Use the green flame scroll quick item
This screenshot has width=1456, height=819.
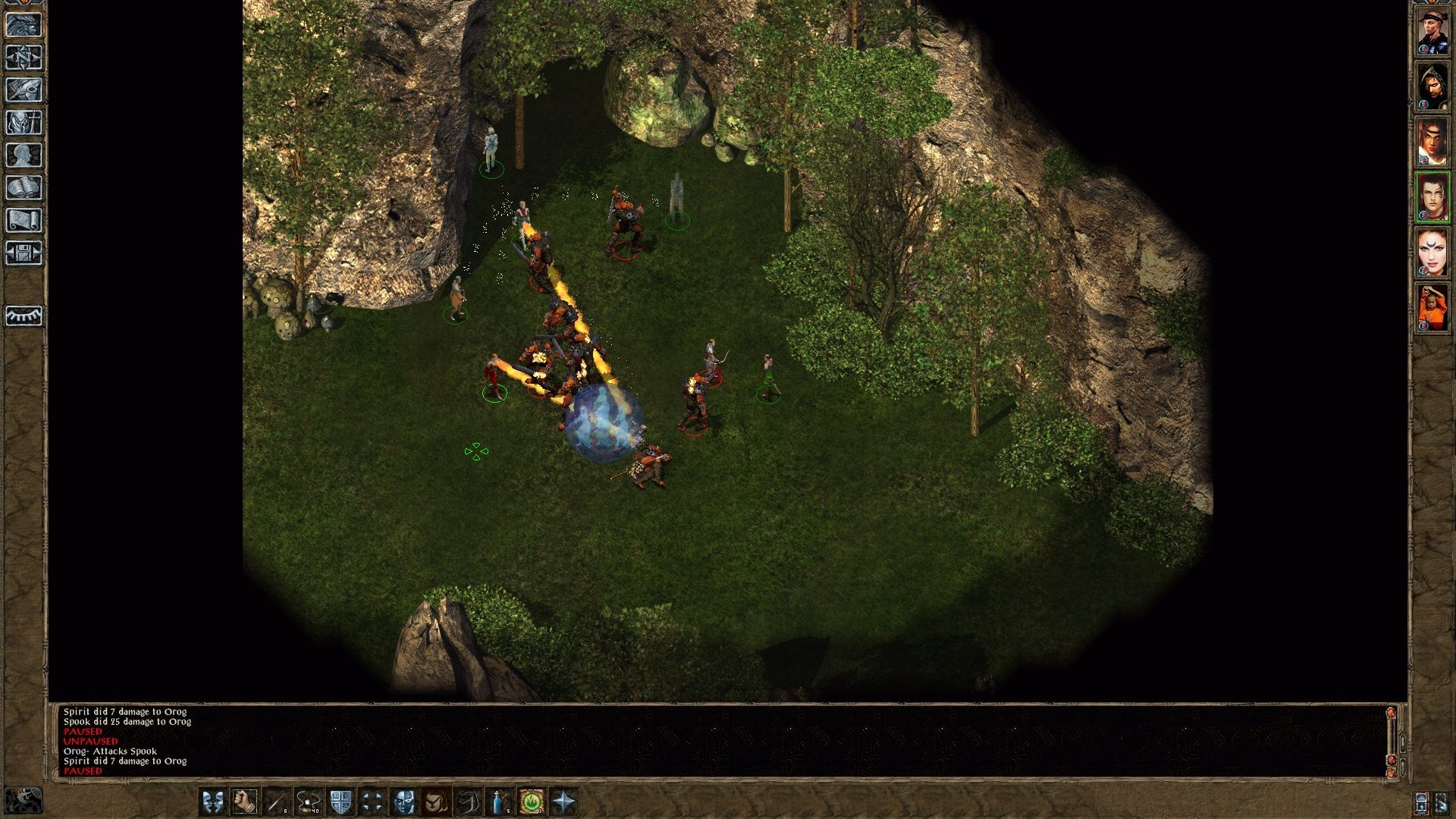532,802
